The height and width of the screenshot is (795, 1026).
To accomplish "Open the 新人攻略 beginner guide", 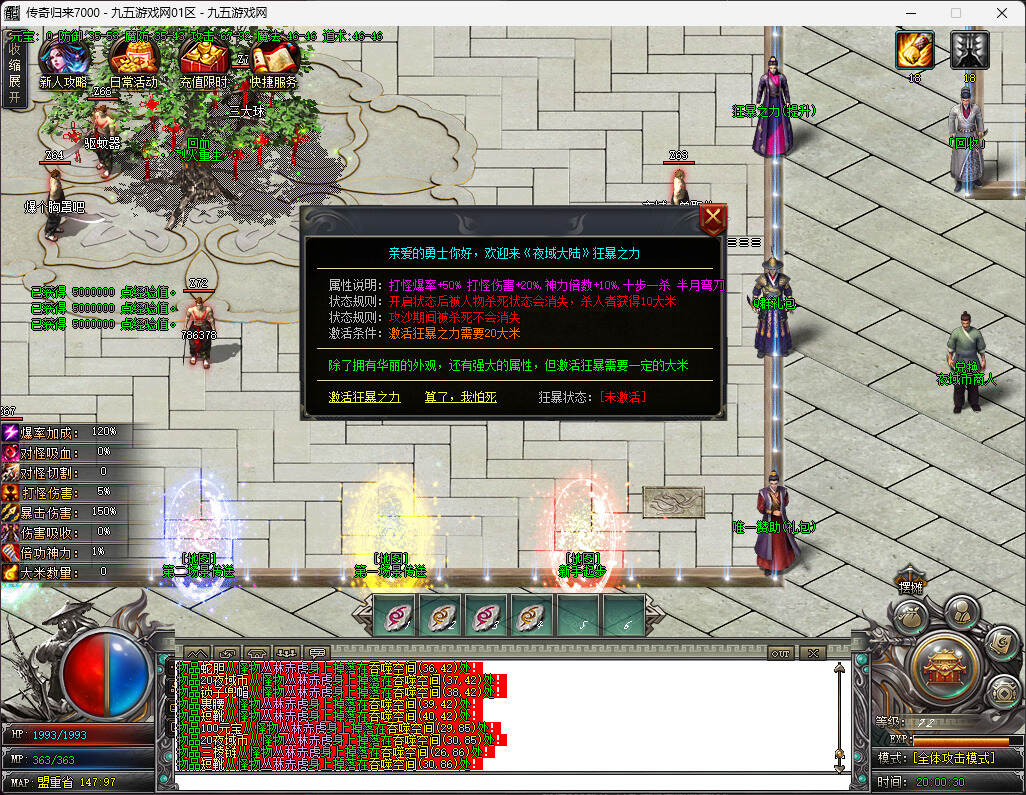I will (x=63, y=66).
